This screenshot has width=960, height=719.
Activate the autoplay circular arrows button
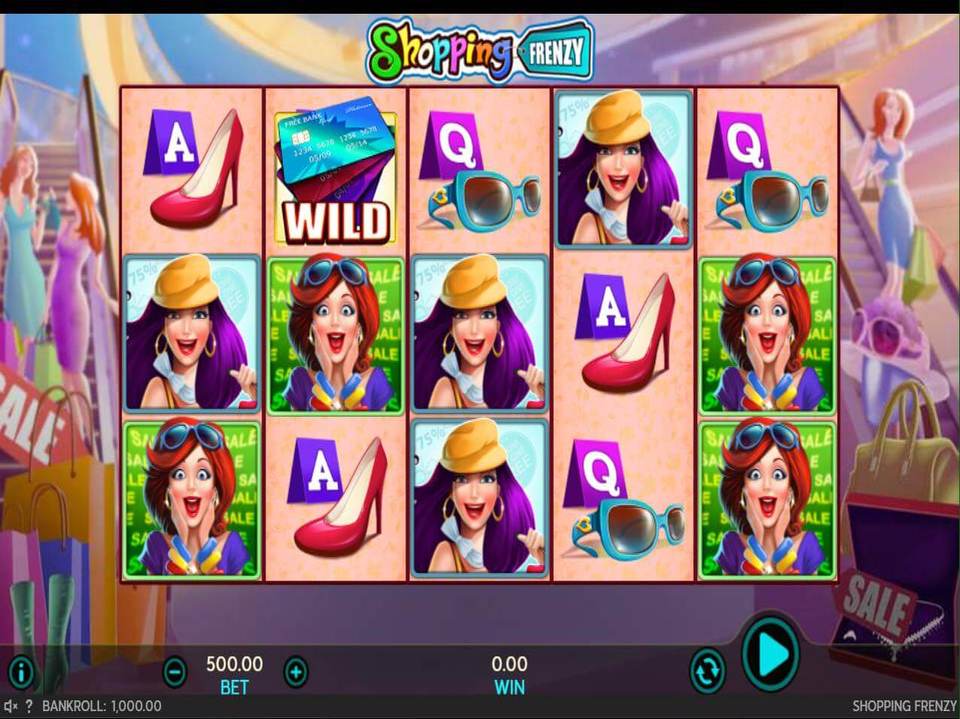click(707, 670)
